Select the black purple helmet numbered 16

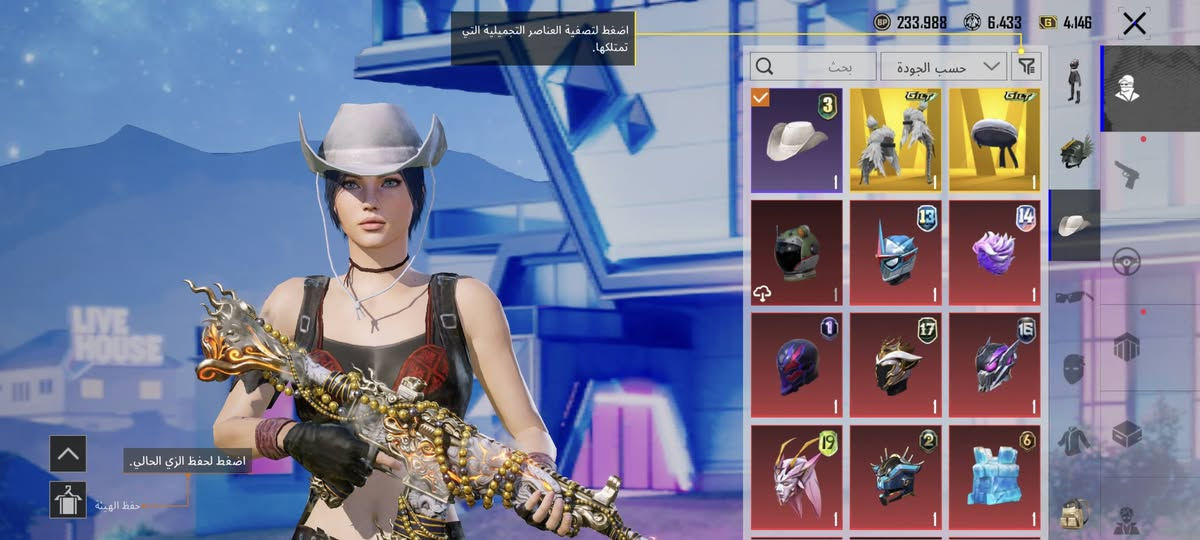994,365
